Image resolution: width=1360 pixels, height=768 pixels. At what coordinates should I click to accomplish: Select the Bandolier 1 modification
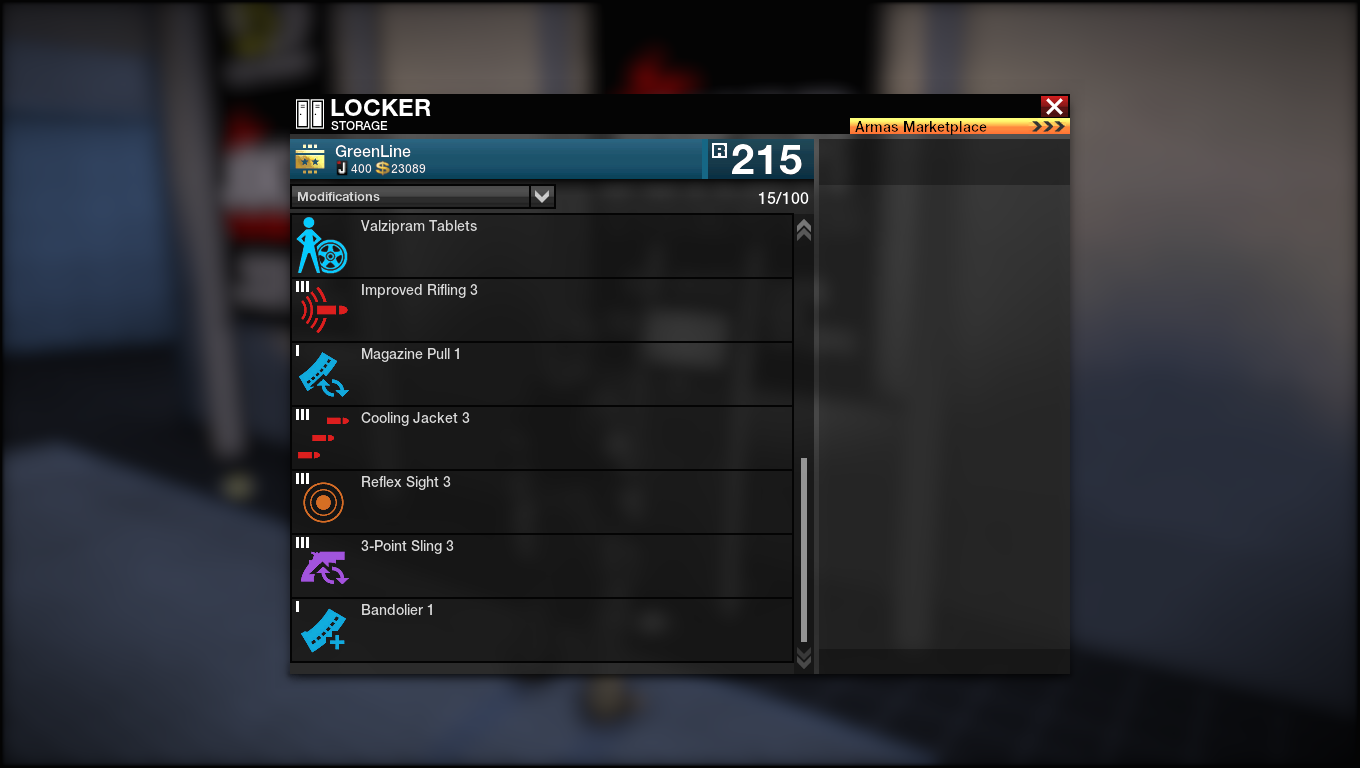pyautogui.click(x=541, y=630)
